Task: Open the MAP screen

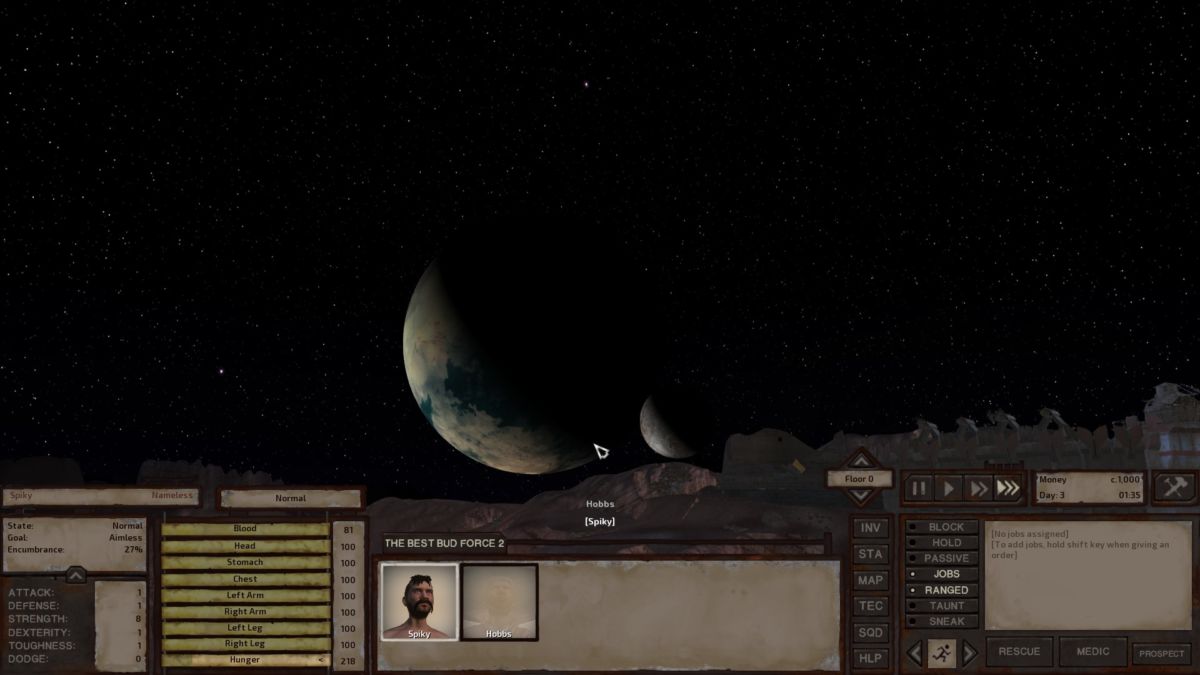Action: tap(871, 580)
